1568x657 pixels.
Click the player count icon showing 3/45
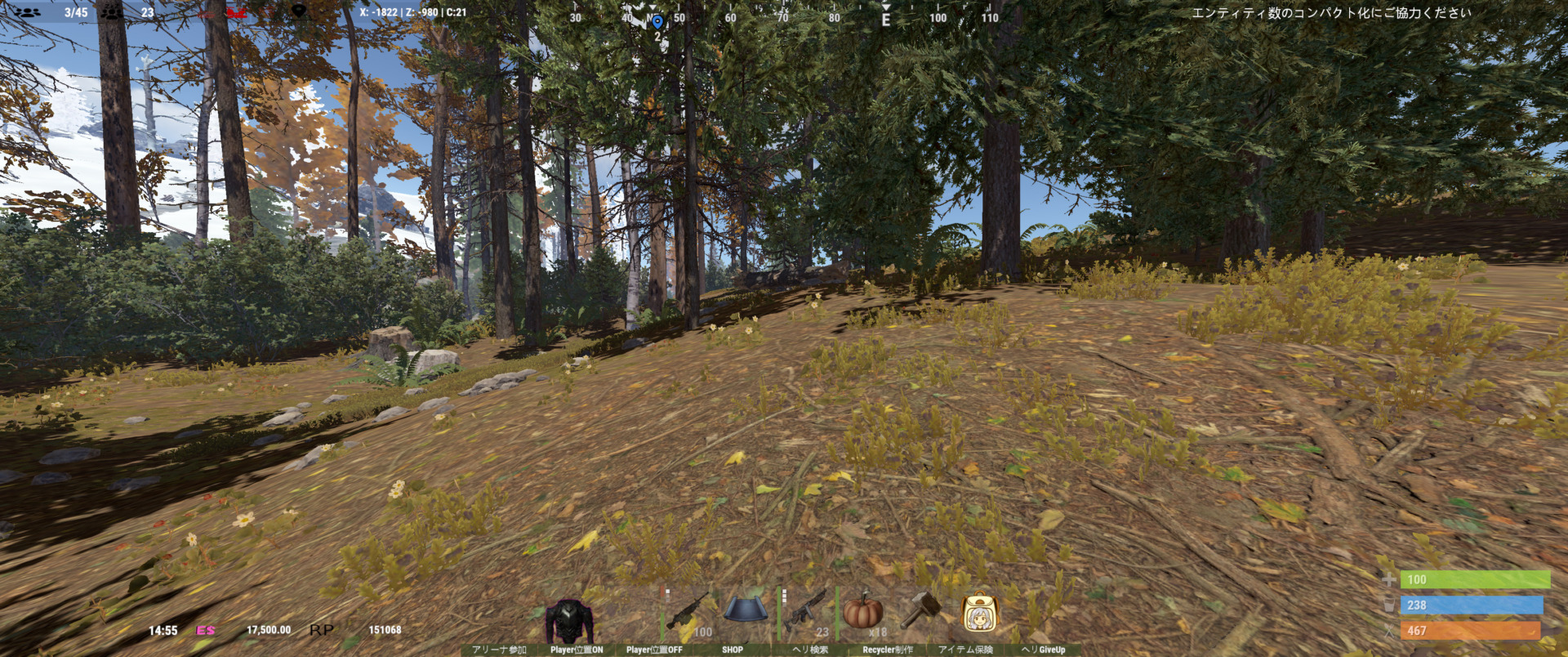26,11
